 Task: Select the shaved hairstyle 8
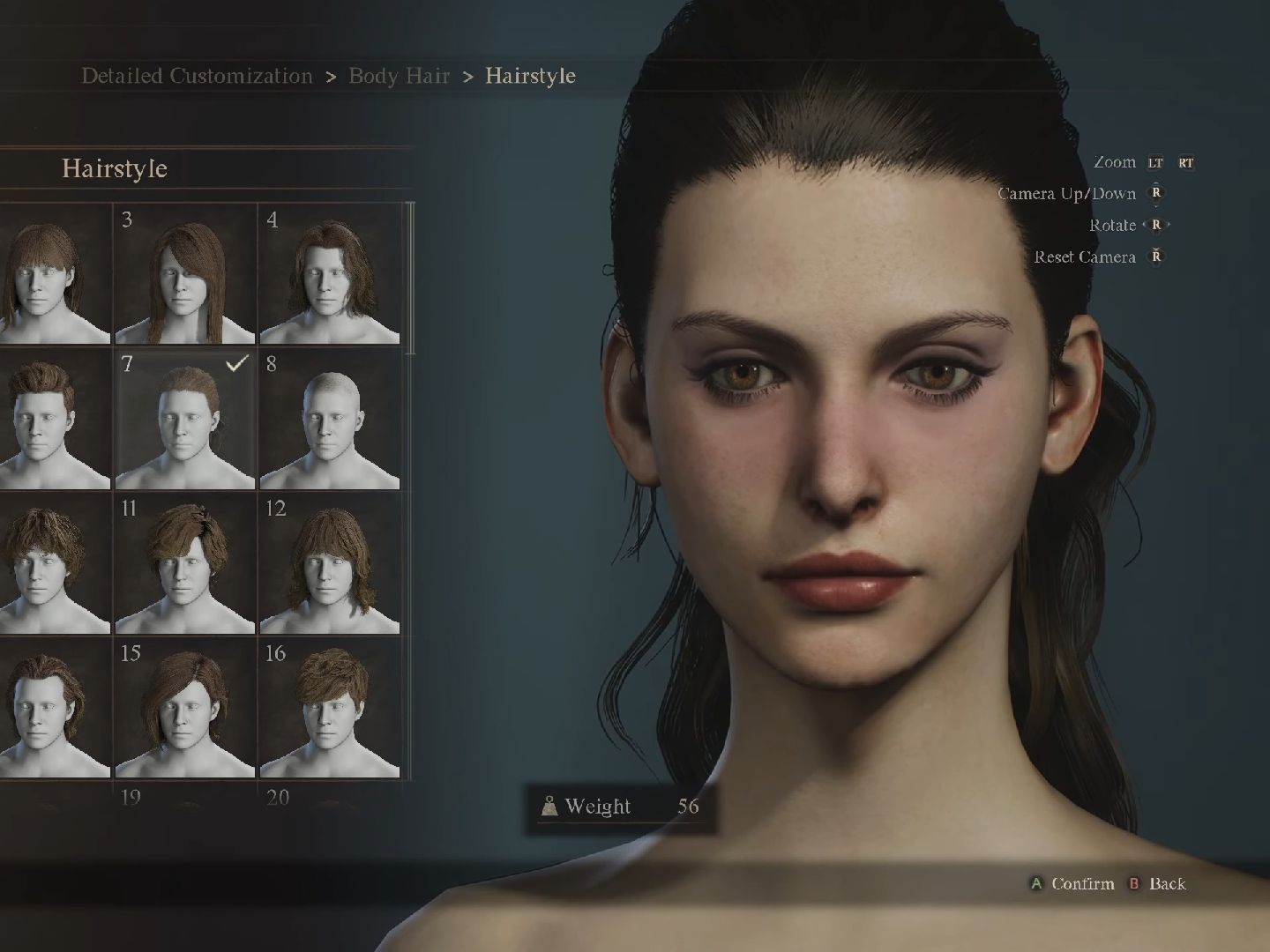pyautogui.click(x=330, y=420)
